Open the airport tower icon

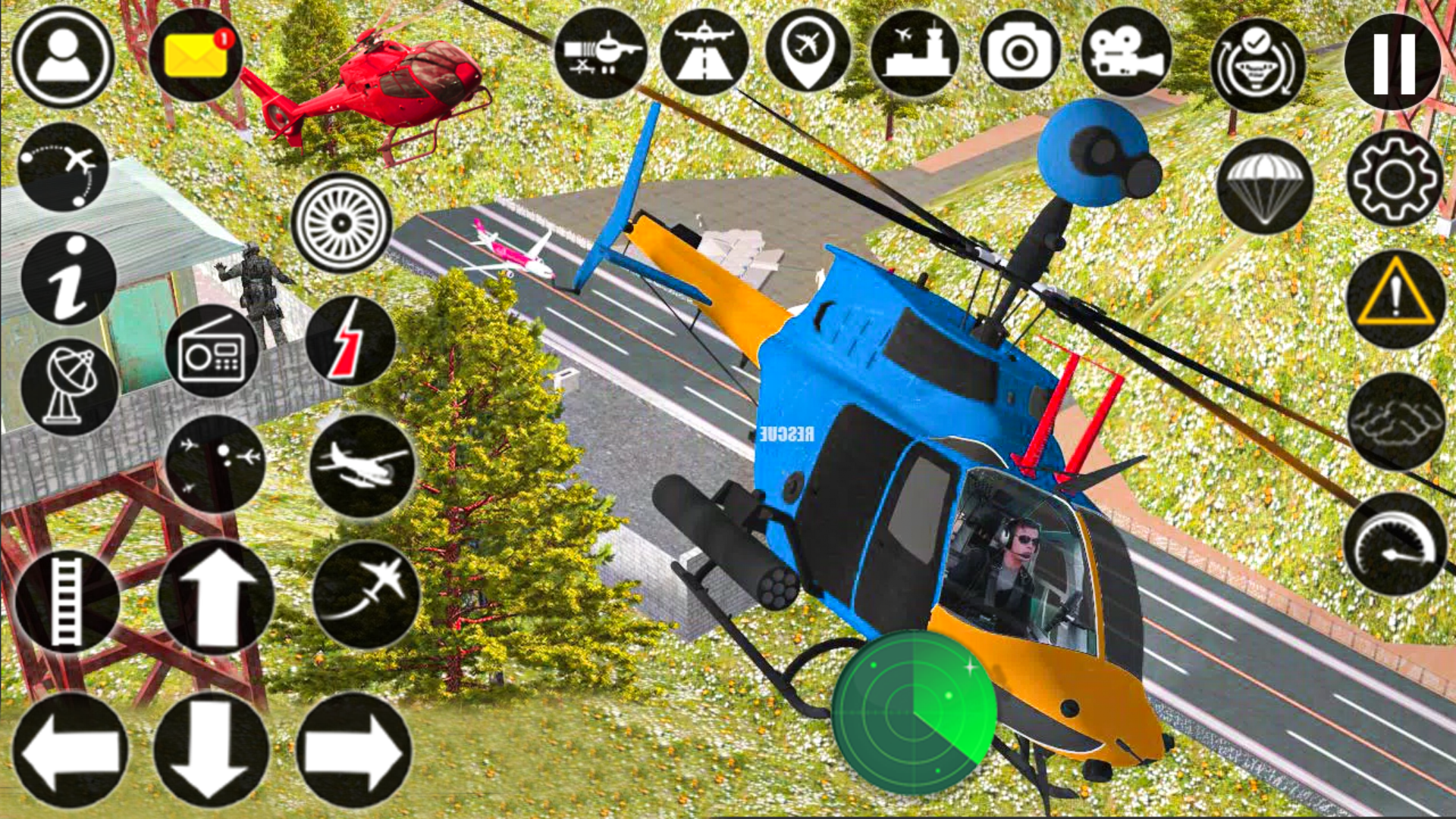point(918,55)
